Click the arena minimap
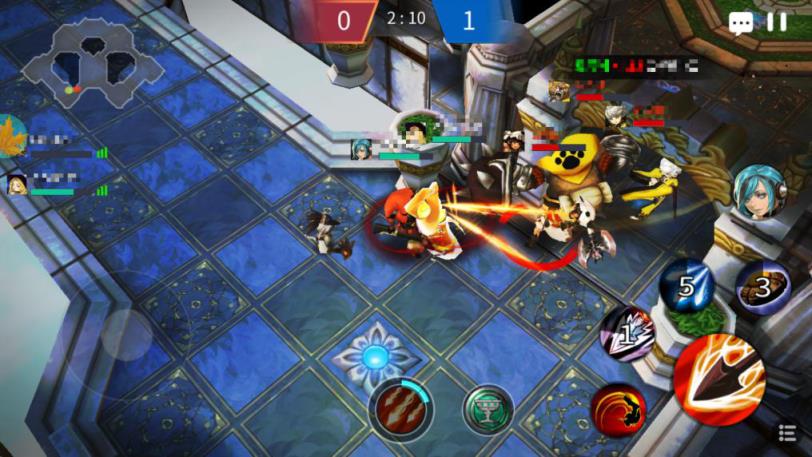This screenshot has width=812, height=457. click(x=91, y=63)
